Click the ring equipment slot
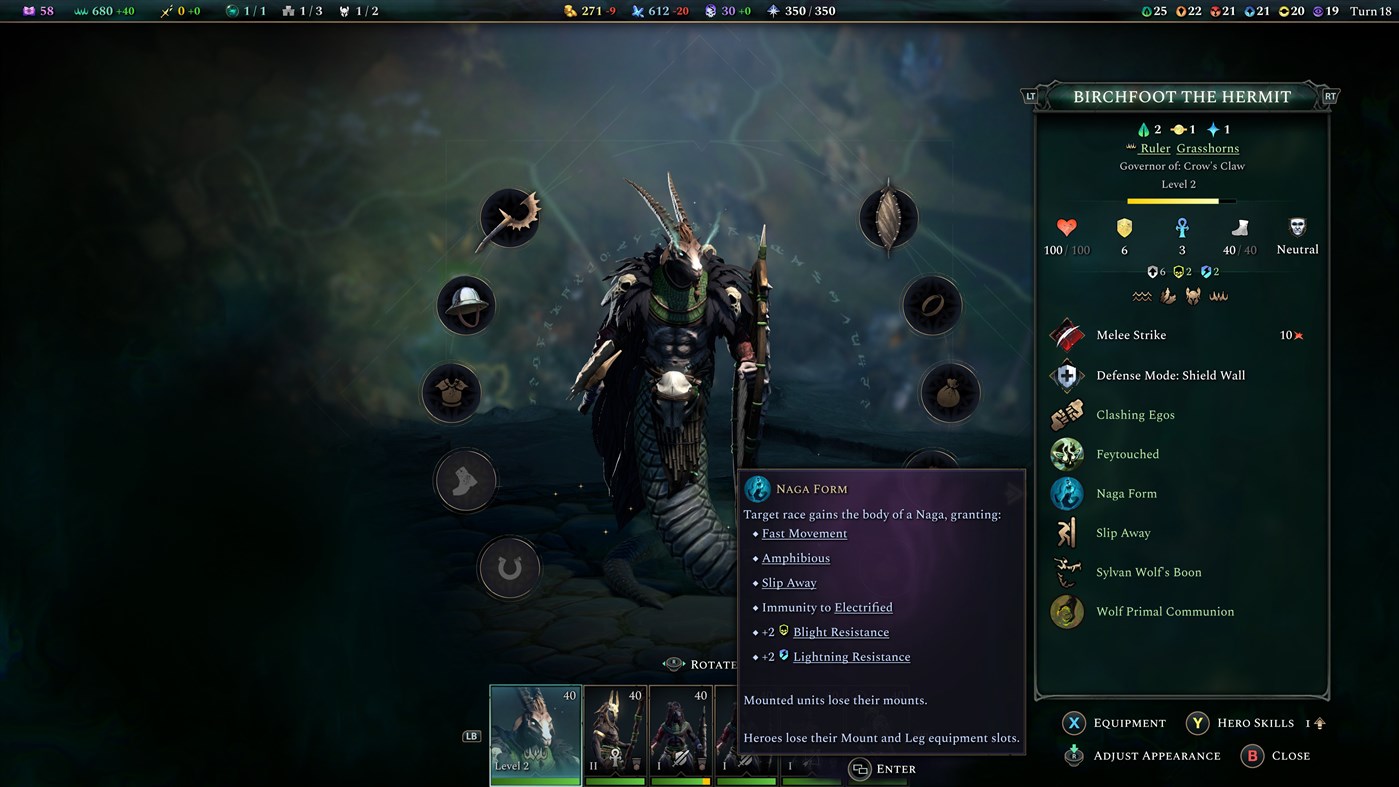The width and height of the screenshot is (1399, 787). click(932, 305)
